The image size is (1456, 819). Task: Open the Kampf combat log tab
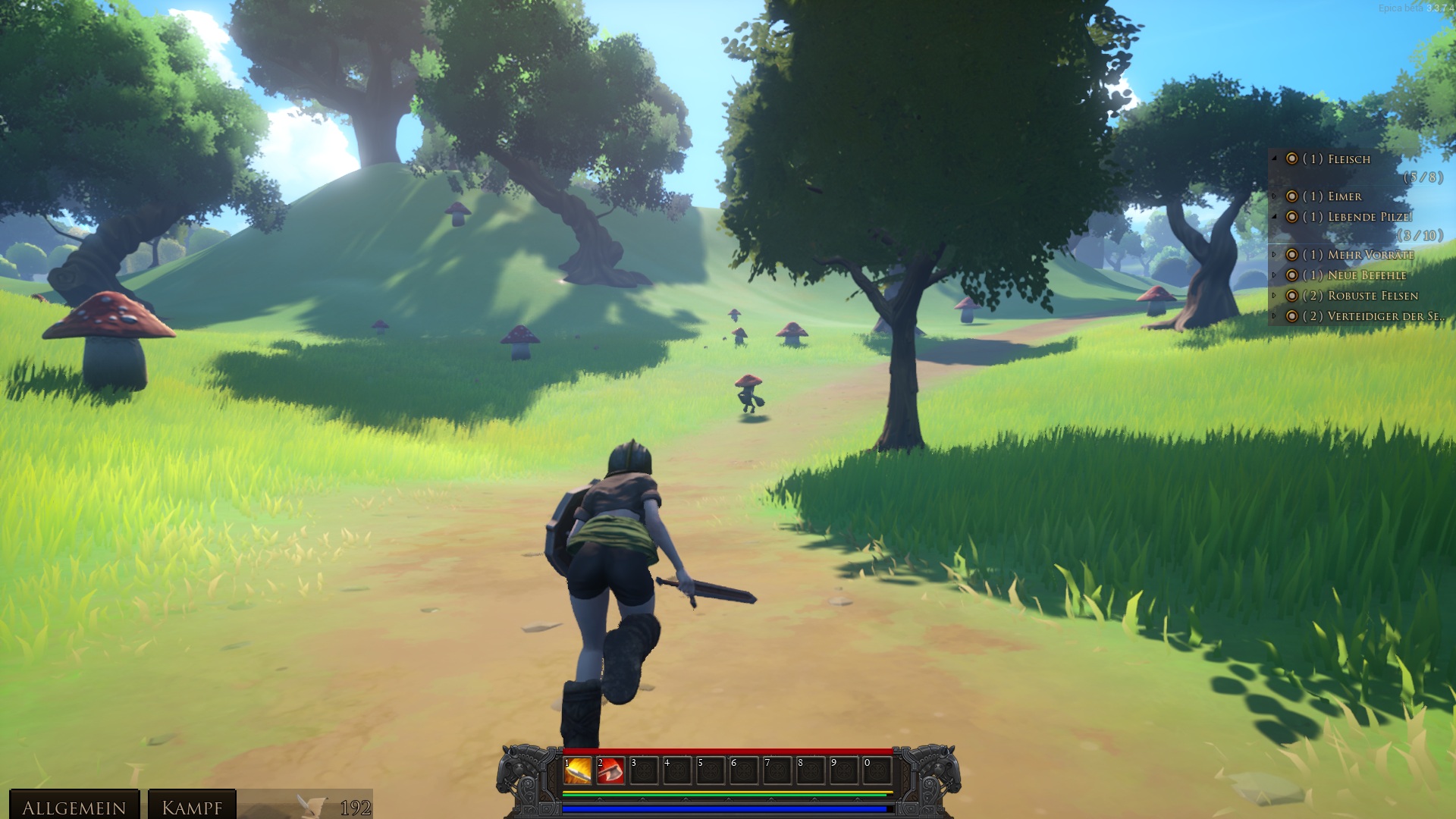click(192, 807)
